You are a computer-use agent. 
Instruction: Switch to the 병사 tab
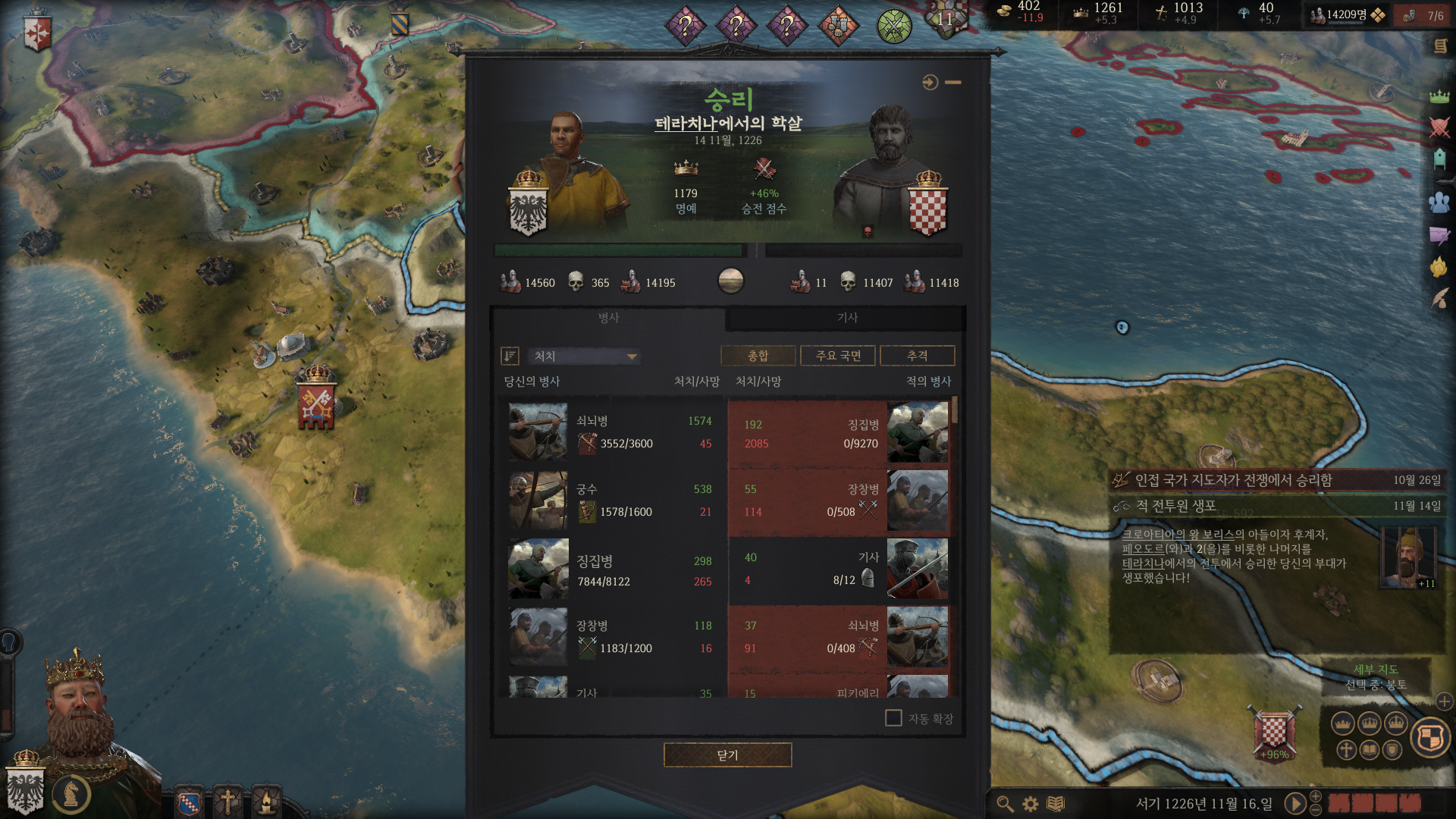point(608,318)
